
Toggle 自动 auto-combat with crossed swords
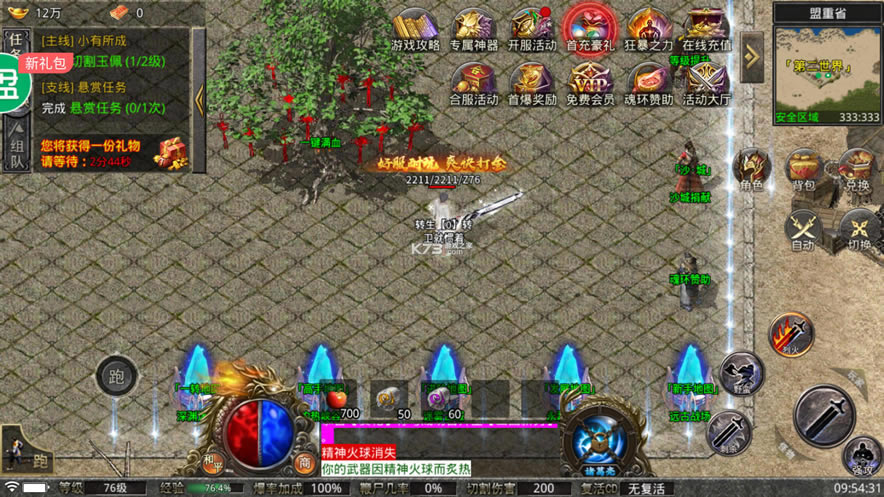coord(803,229)
